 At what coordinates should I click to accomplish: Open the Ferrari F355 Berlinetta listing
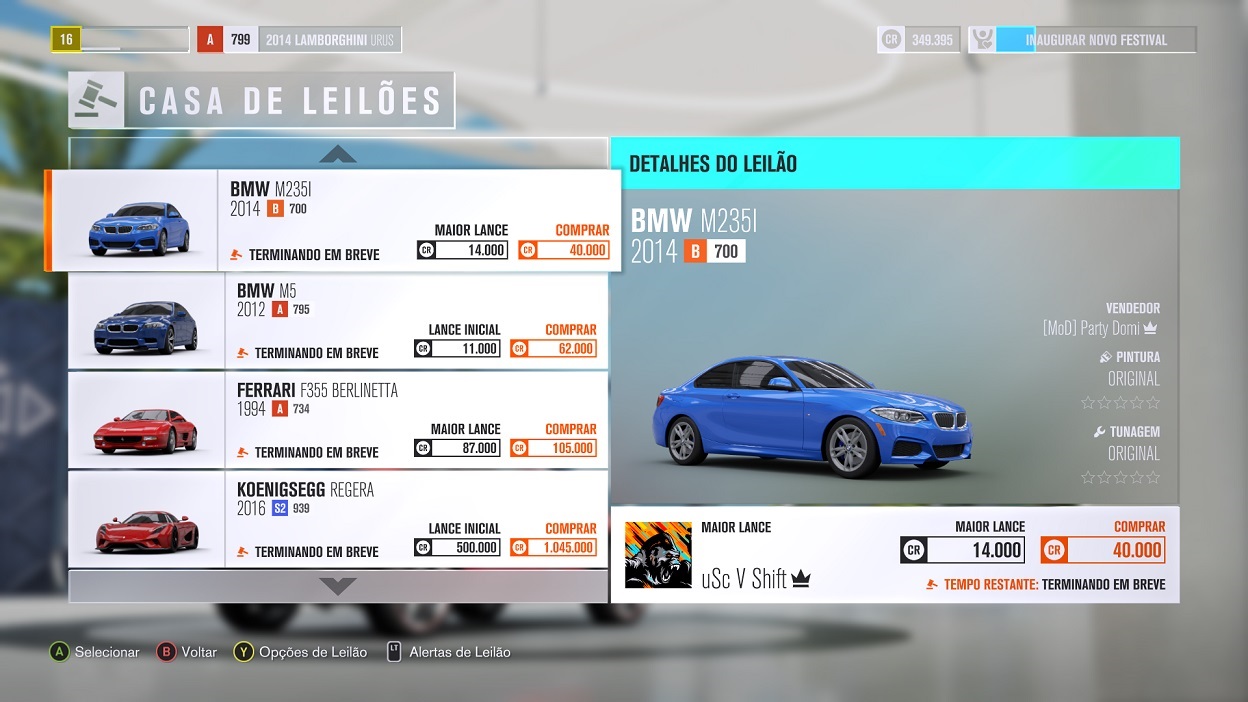point(337,419)
